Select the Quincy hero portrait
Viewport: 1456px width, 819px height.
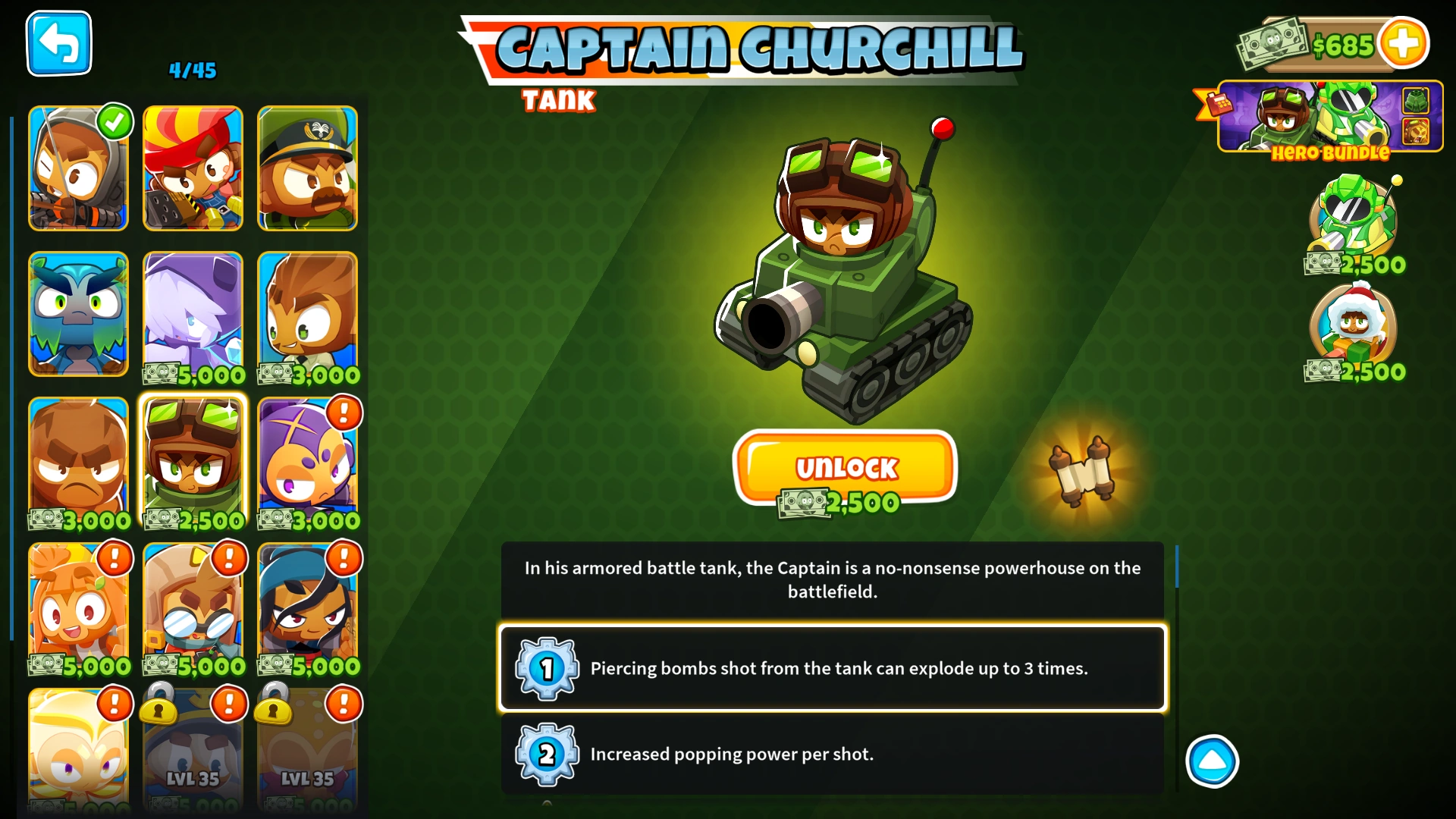coord(78,168)
